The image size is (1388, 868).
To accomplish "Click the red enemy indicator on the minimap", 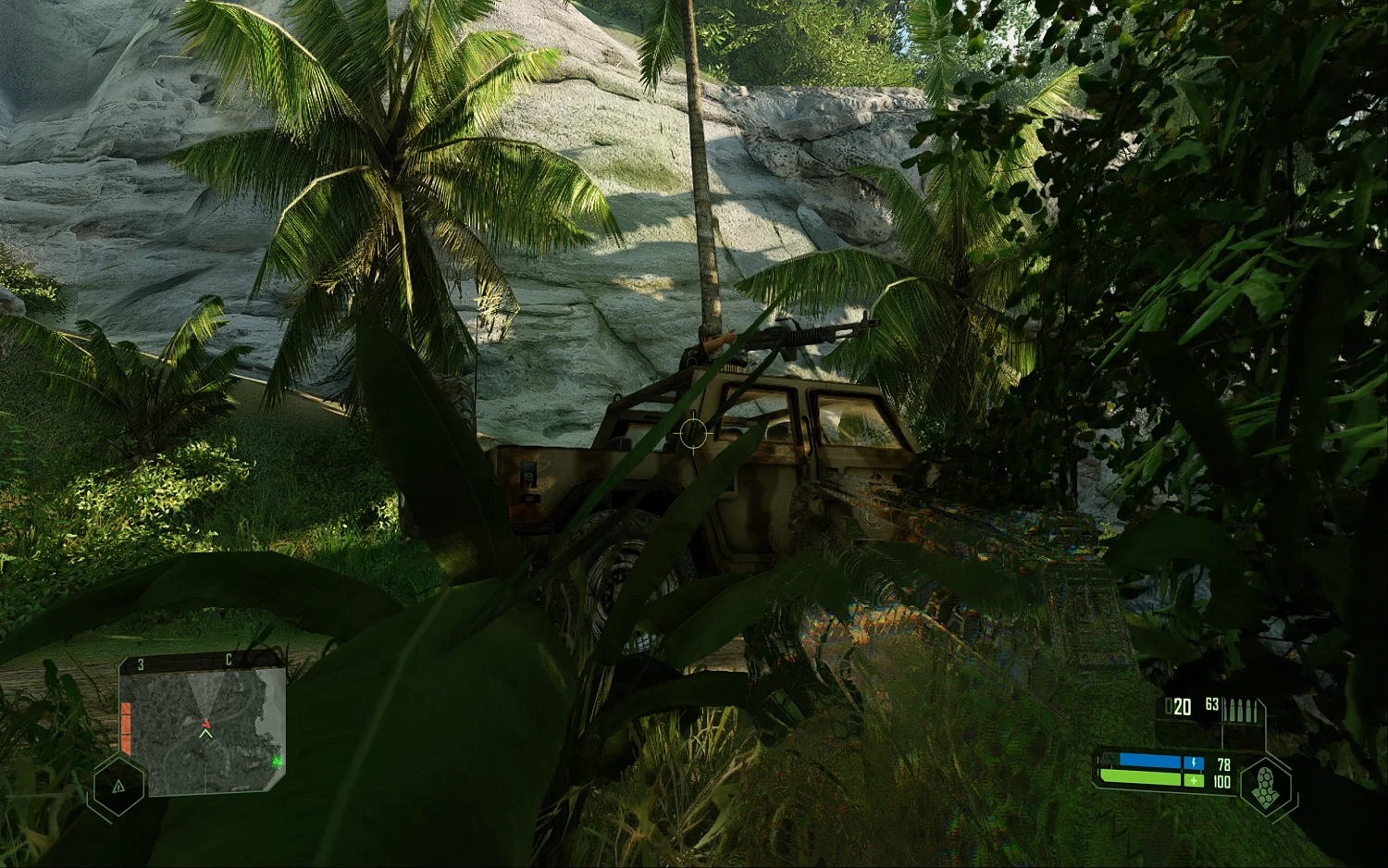I will [x=207, y=724].
